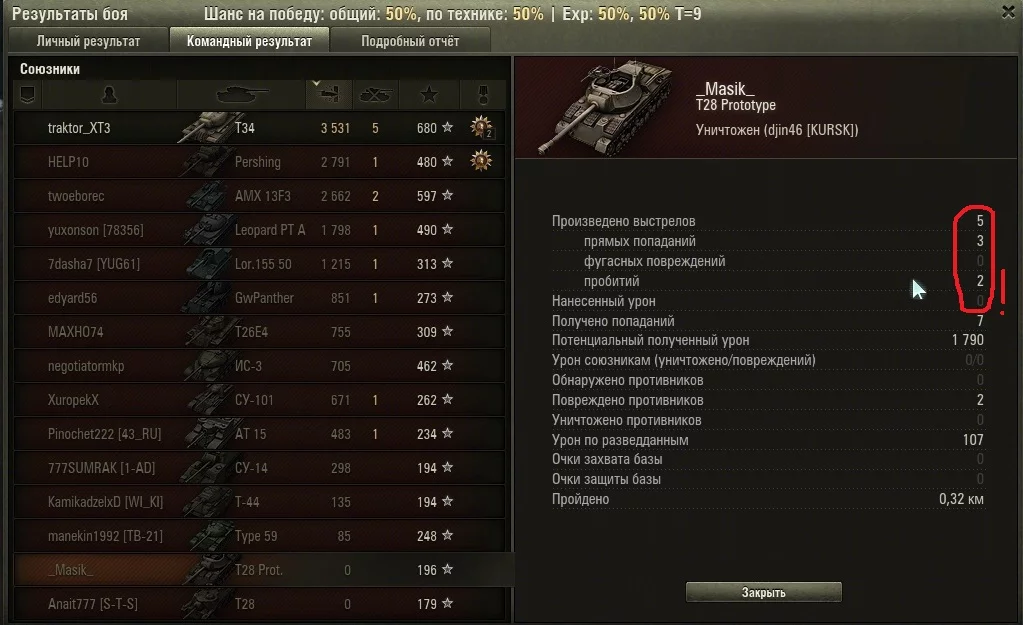Choose Pinochet222 AT 15 row

point(260,434)
